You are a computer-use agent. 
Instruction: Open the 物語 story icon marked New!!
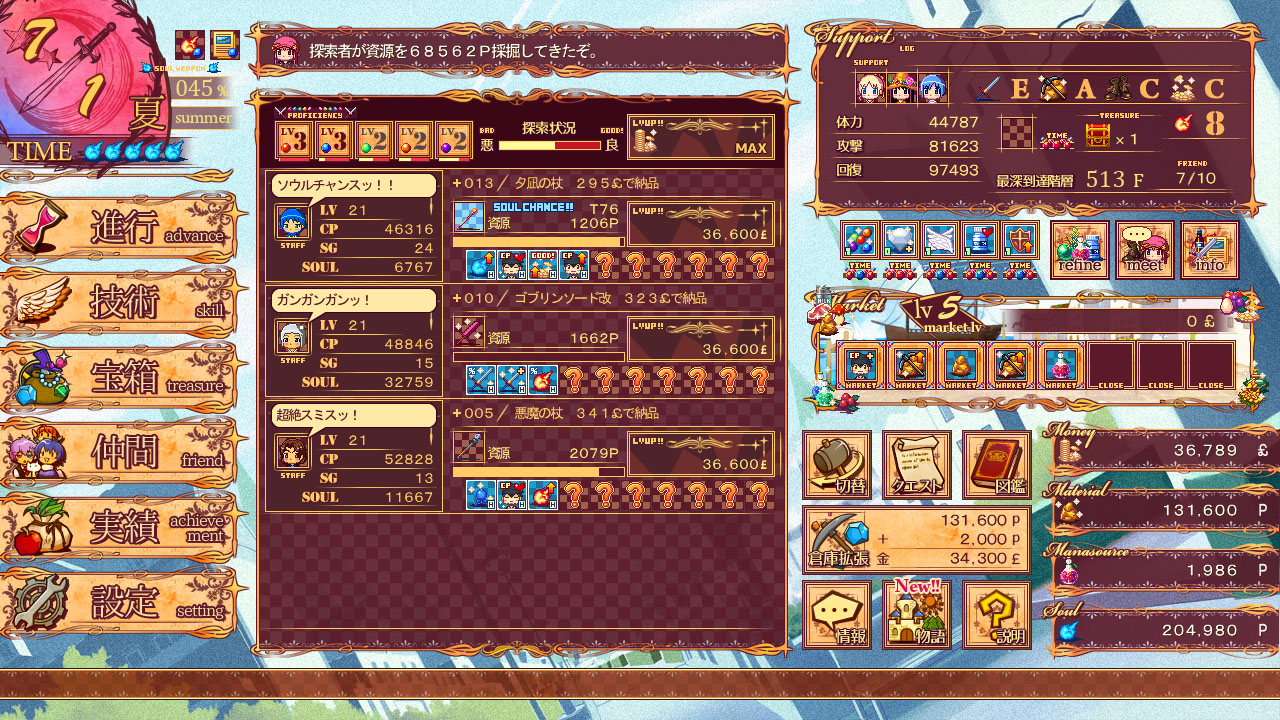click(915, 615)
